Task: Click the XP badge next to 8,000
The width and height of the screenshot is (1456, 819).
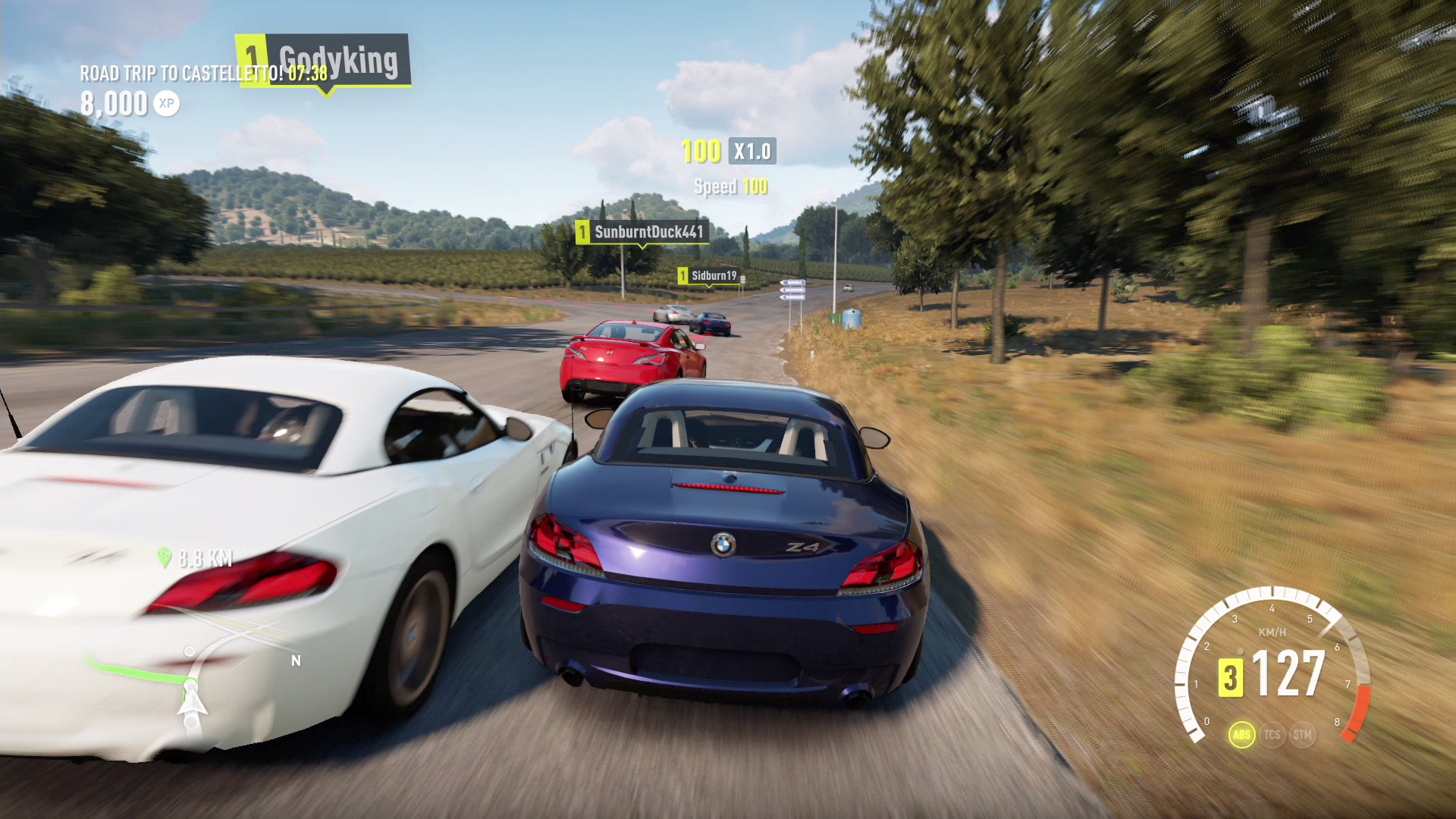Action: (166, 104)
